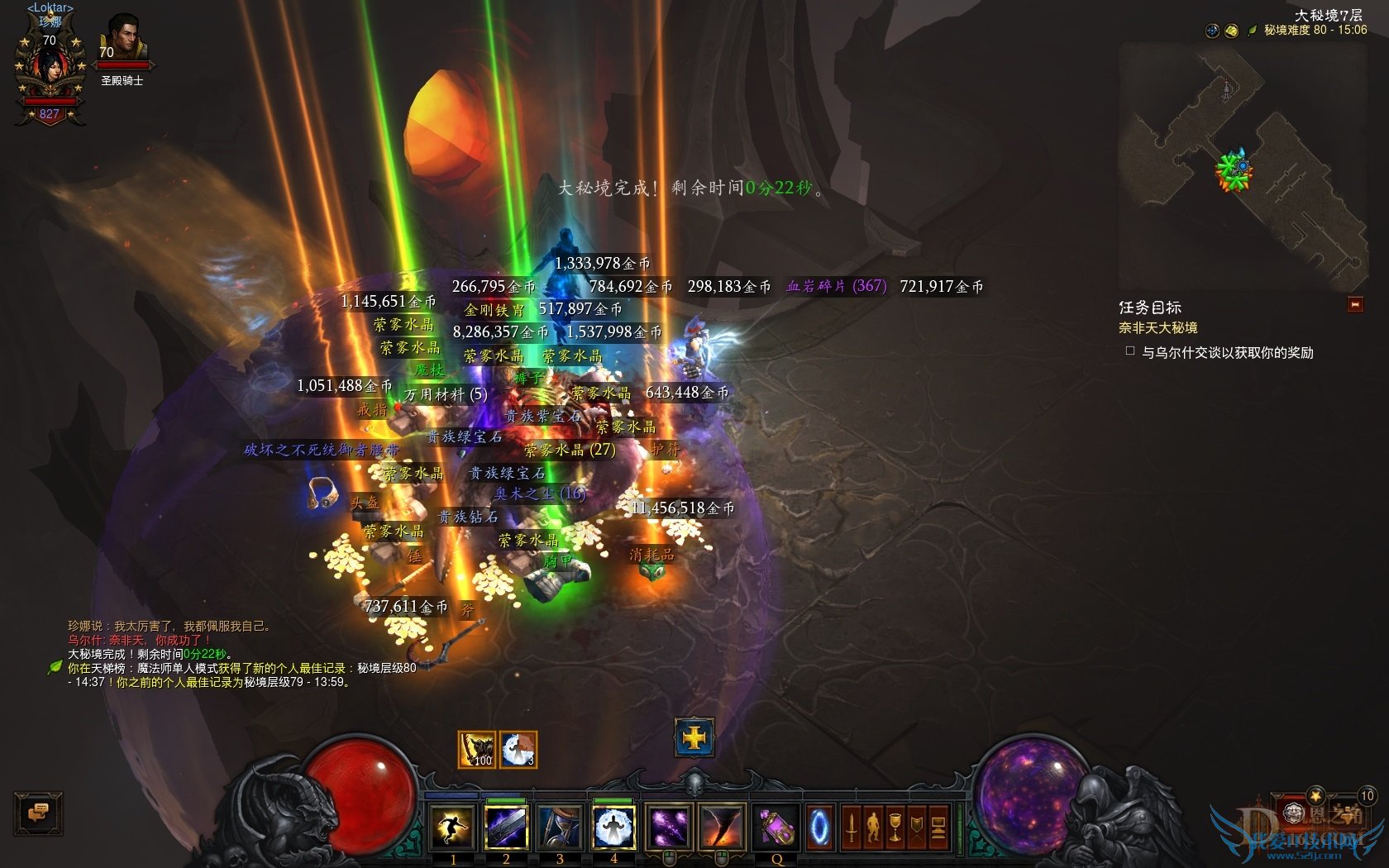The height and width of the screenshot is (868, 1389).
Task: Open the goblet achievements button
Action: coord(895,827)
